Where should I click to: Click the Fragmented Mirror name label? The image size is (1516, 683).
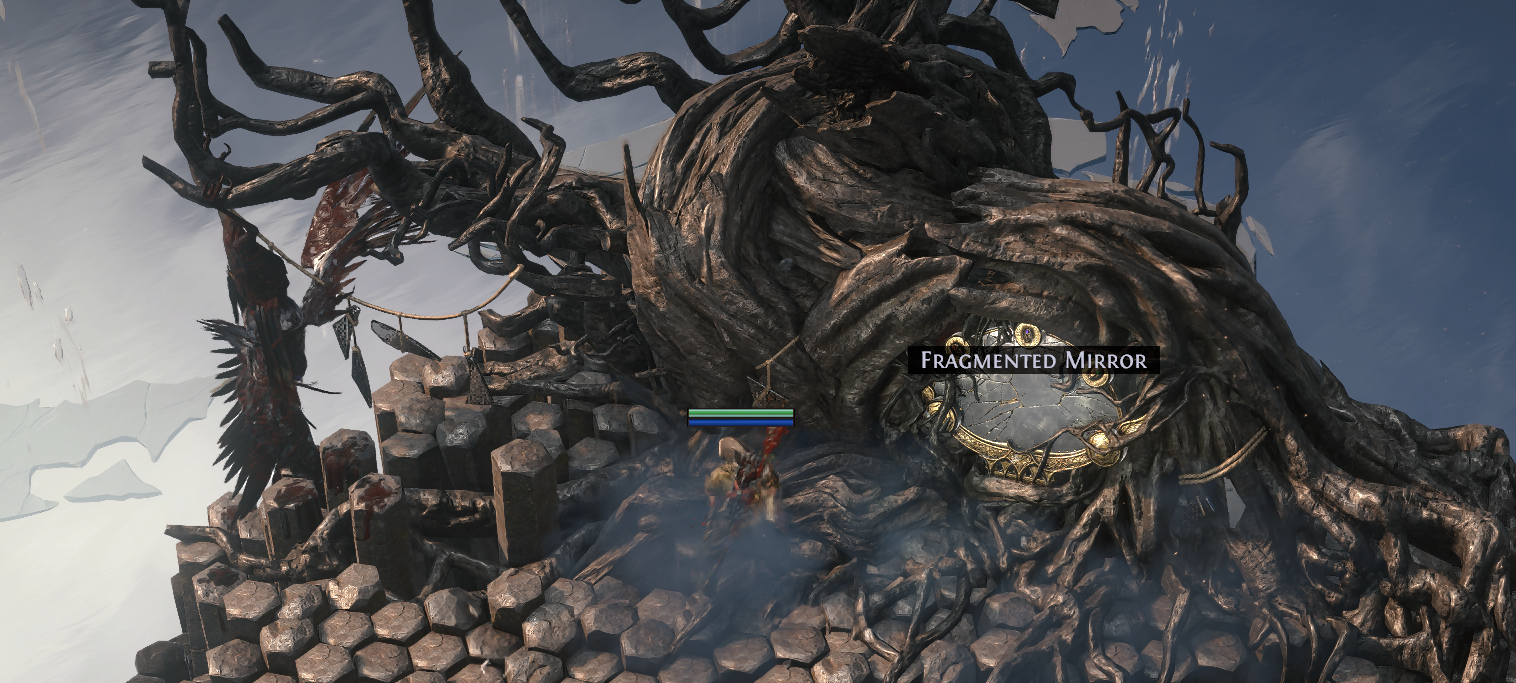click(1033, 360)
